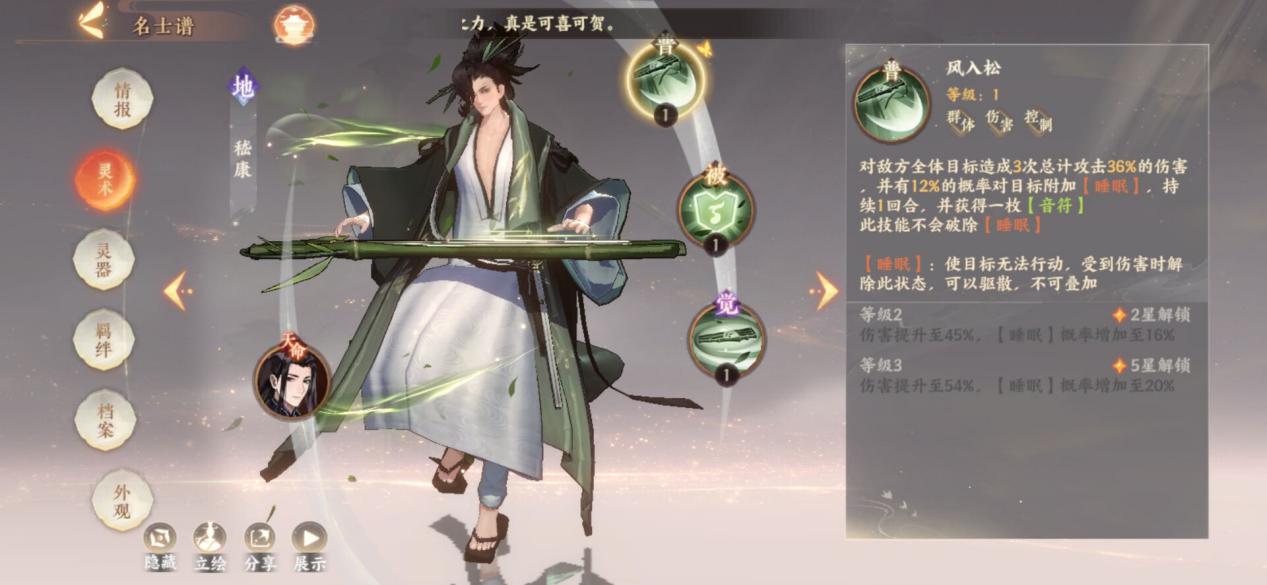Play the 展示 showcase

pyautogui.click(x=309, y=547)
